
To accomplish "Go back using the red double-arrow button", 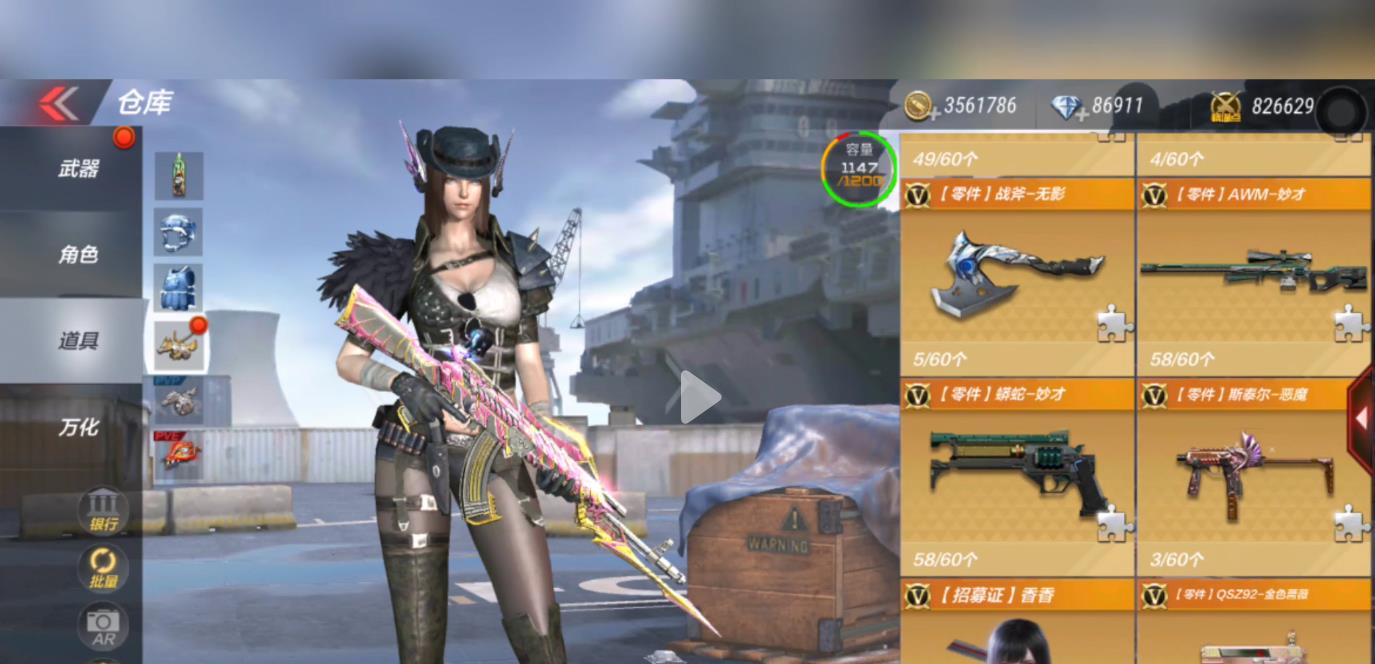I will [x=57, y=102].
